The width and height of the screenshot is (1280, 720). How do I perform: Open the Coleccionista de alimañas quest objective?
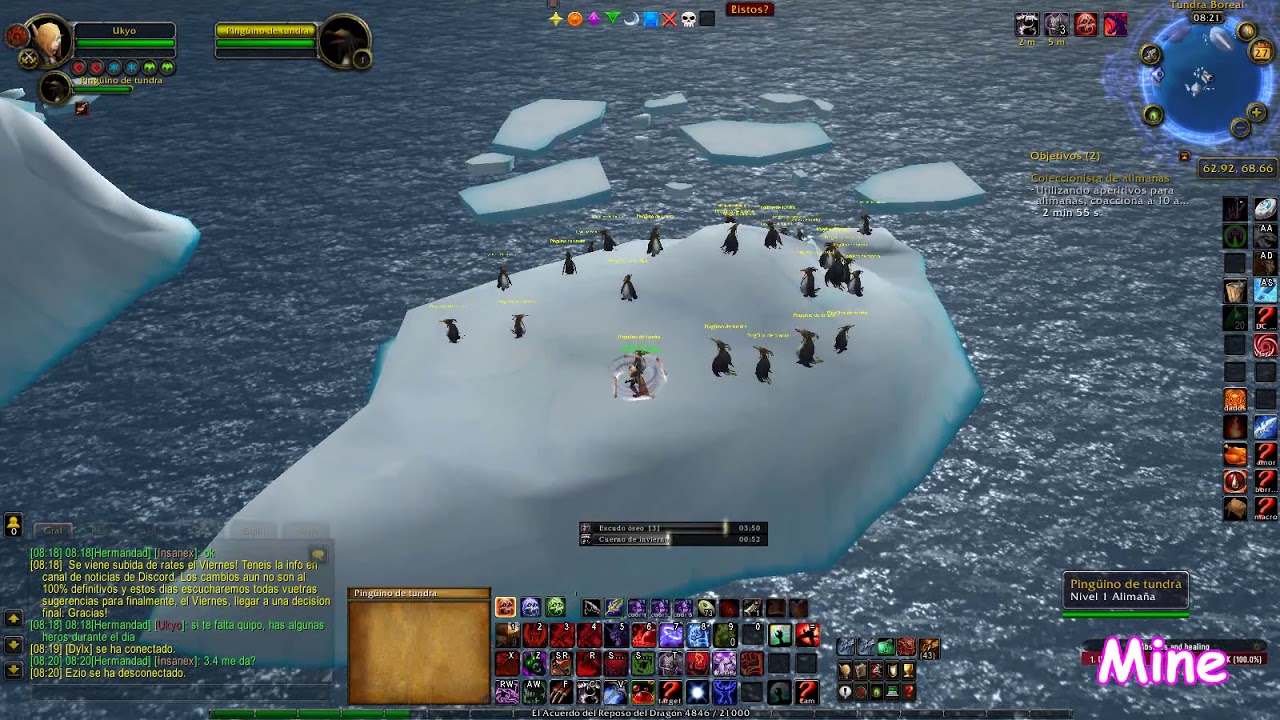tap(1099, 178)
